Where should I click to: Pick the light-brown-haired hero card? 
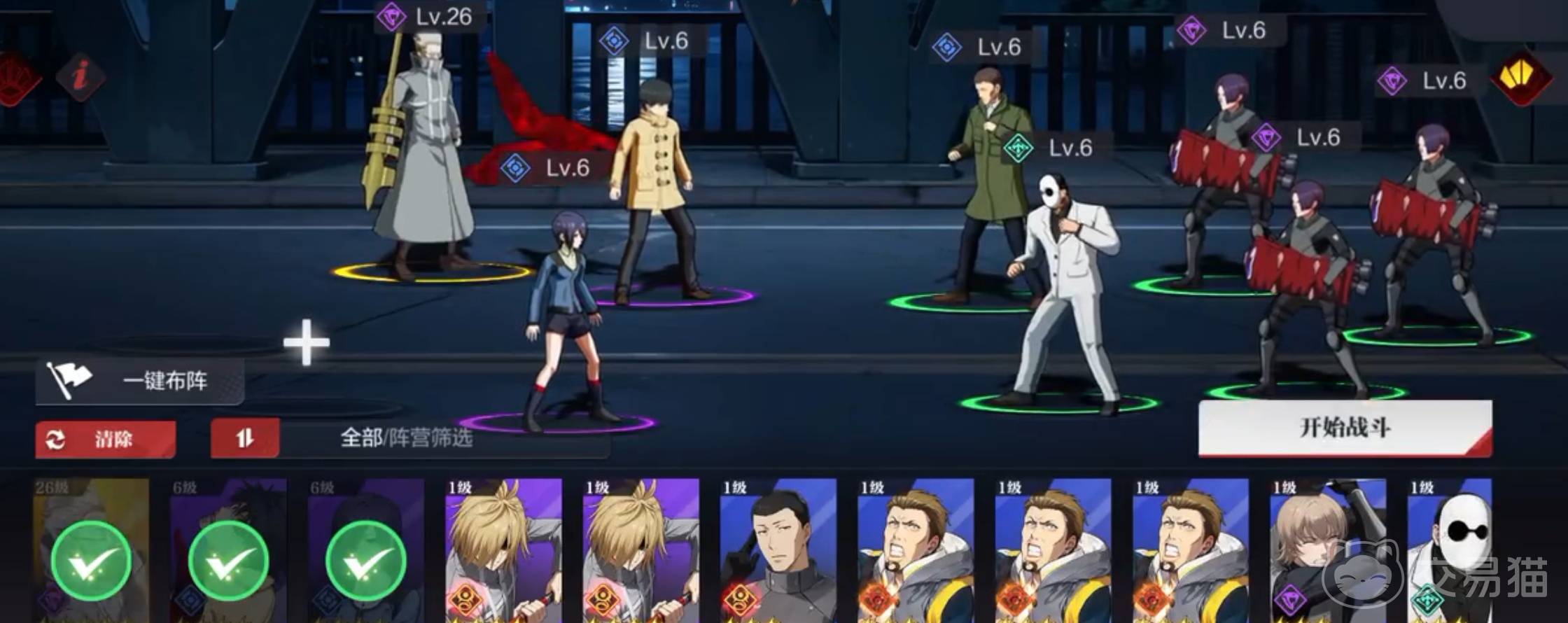click(x=1328, y=551)
